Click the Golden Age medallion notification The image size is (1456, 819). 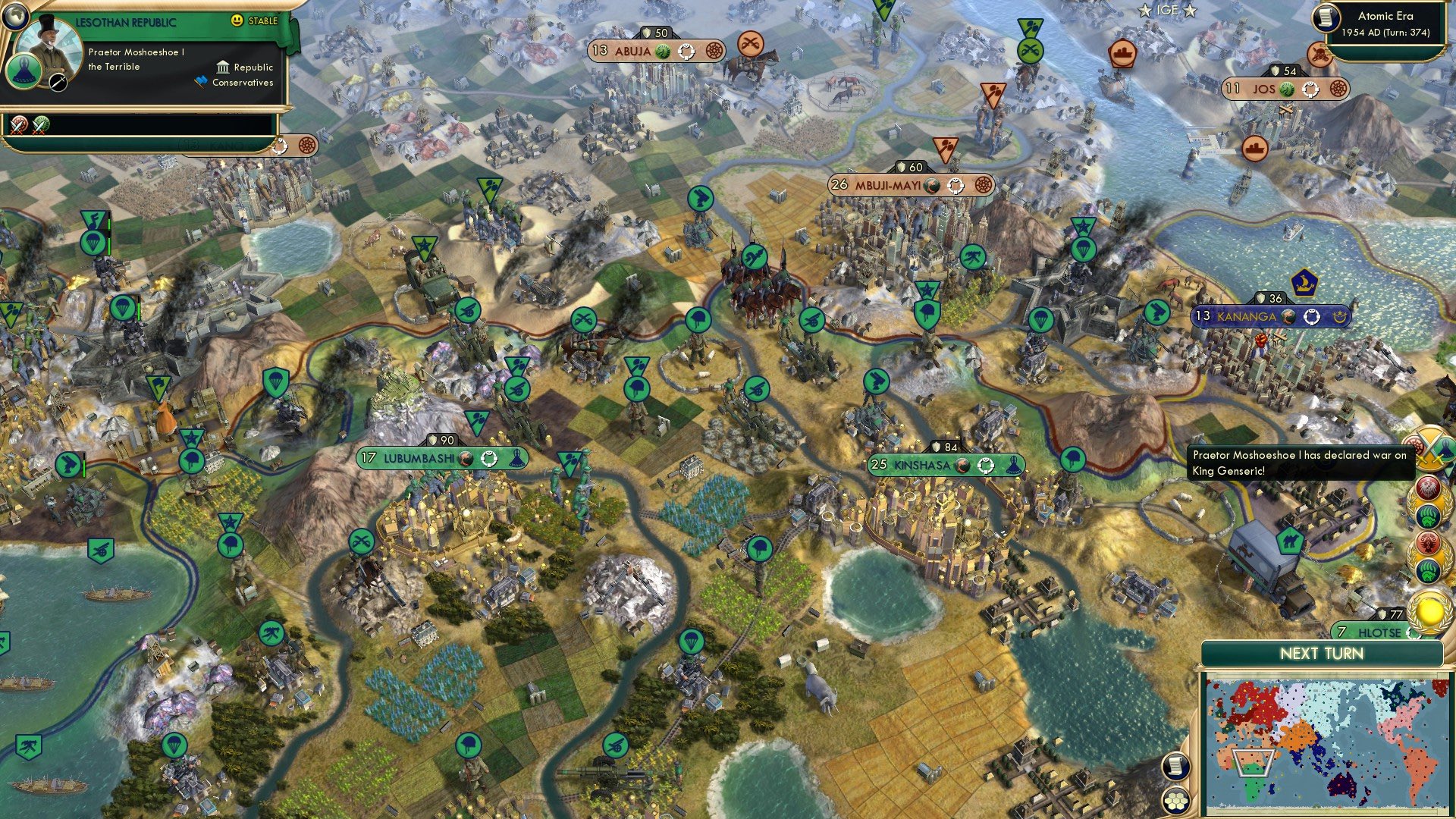[x=1429, y=611]
